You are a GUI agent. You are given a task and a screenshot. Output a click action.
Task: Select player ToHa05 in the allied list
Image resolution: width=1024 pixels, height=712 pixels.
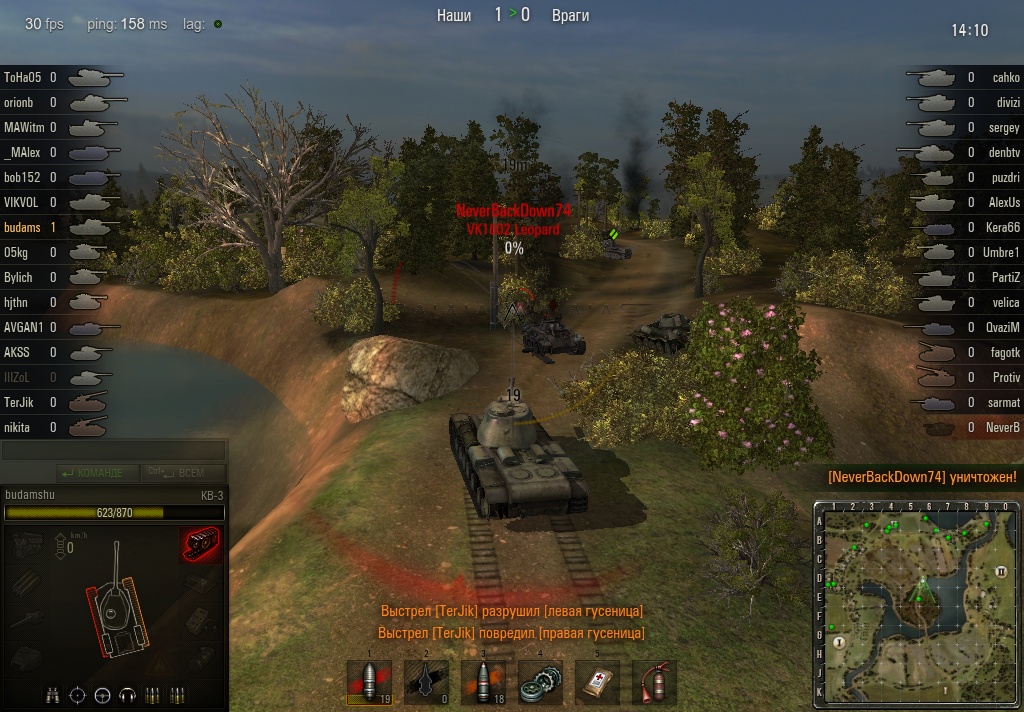click(22, 77)
